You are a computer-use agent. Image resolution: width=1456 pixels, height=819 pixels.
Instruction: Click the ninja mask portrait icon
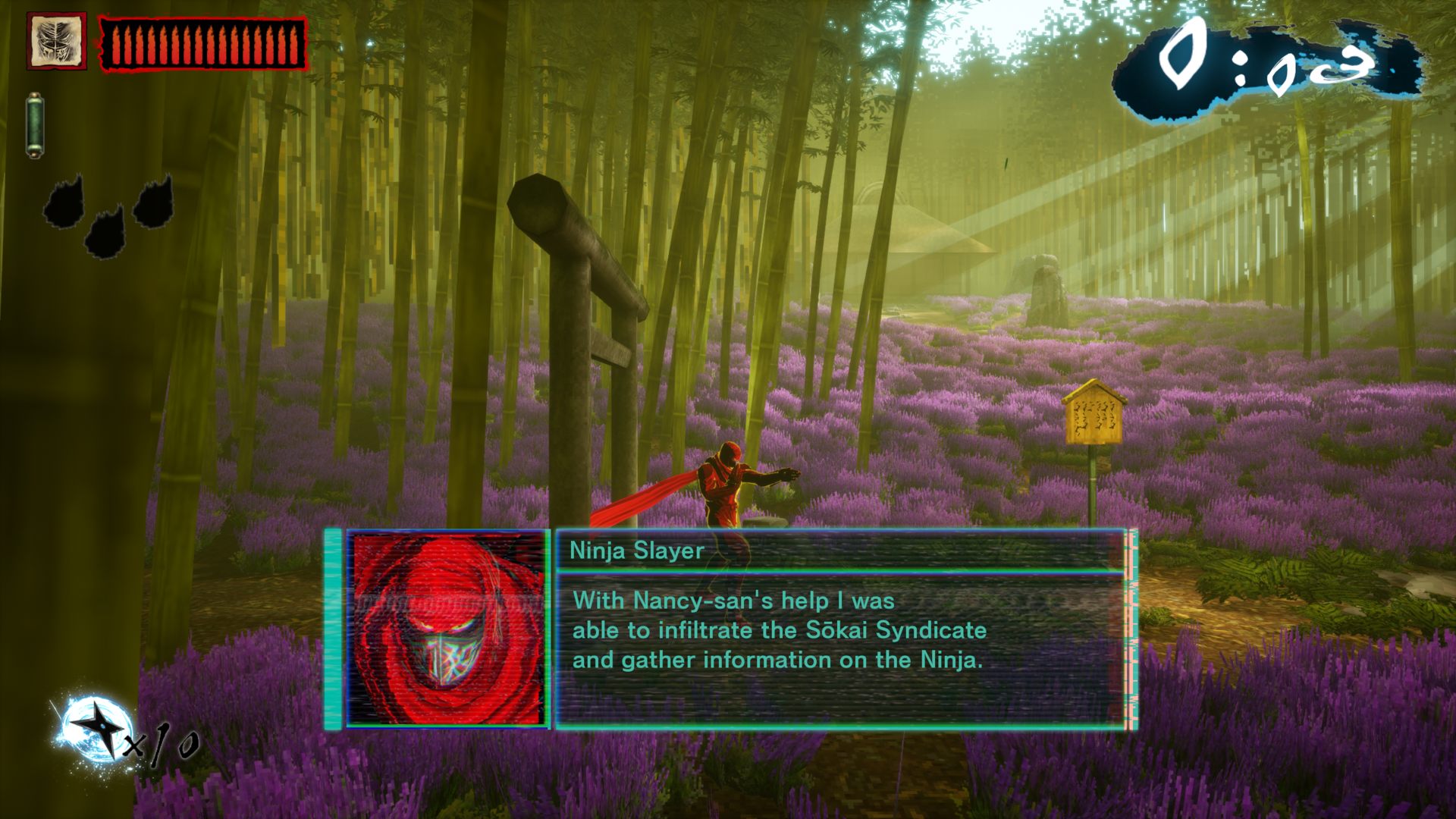[x=56, y=41]
